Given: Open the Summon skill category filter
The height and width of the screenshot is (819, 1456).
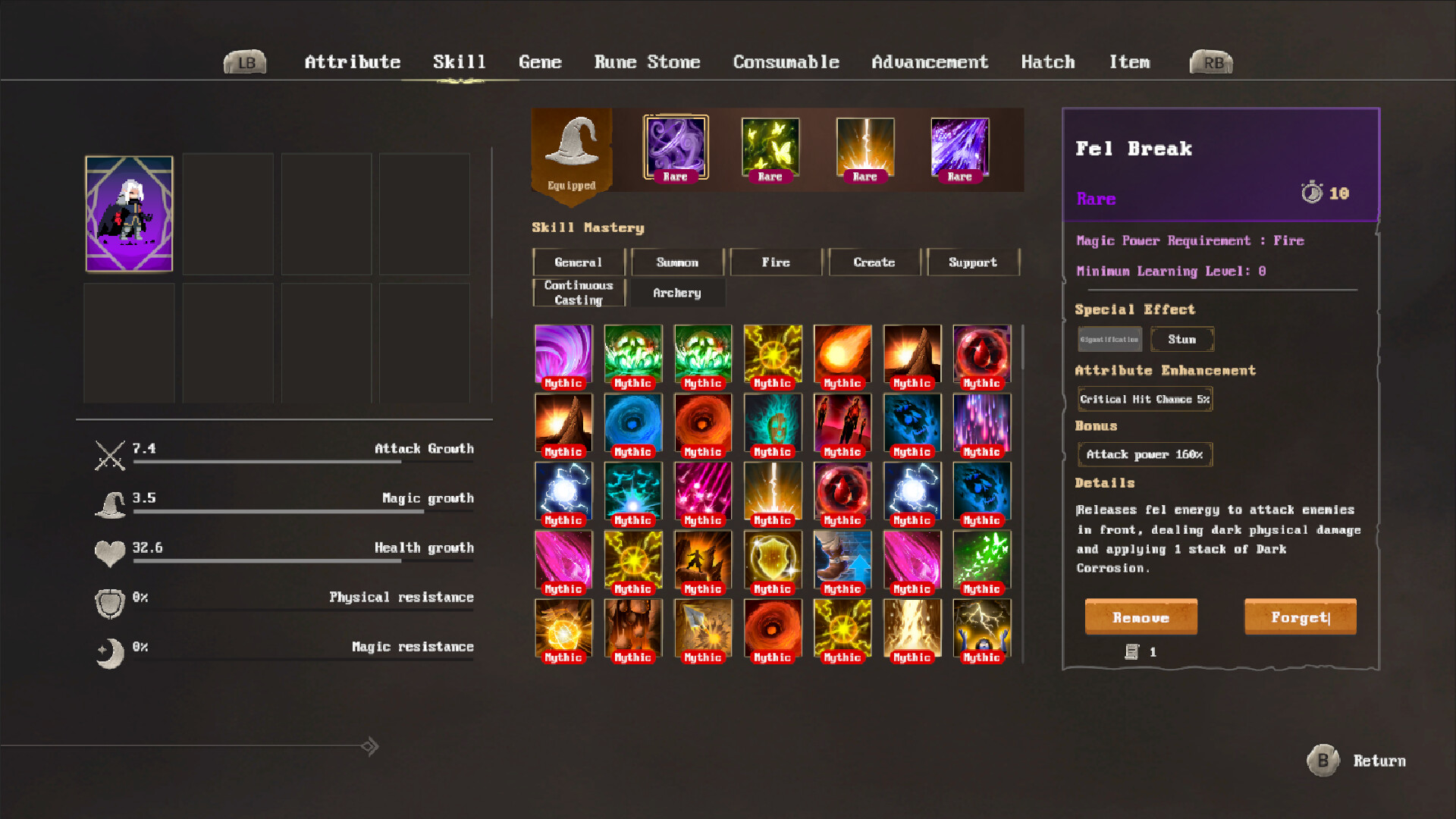Looking at the screenshot, I should coord(677,262).
